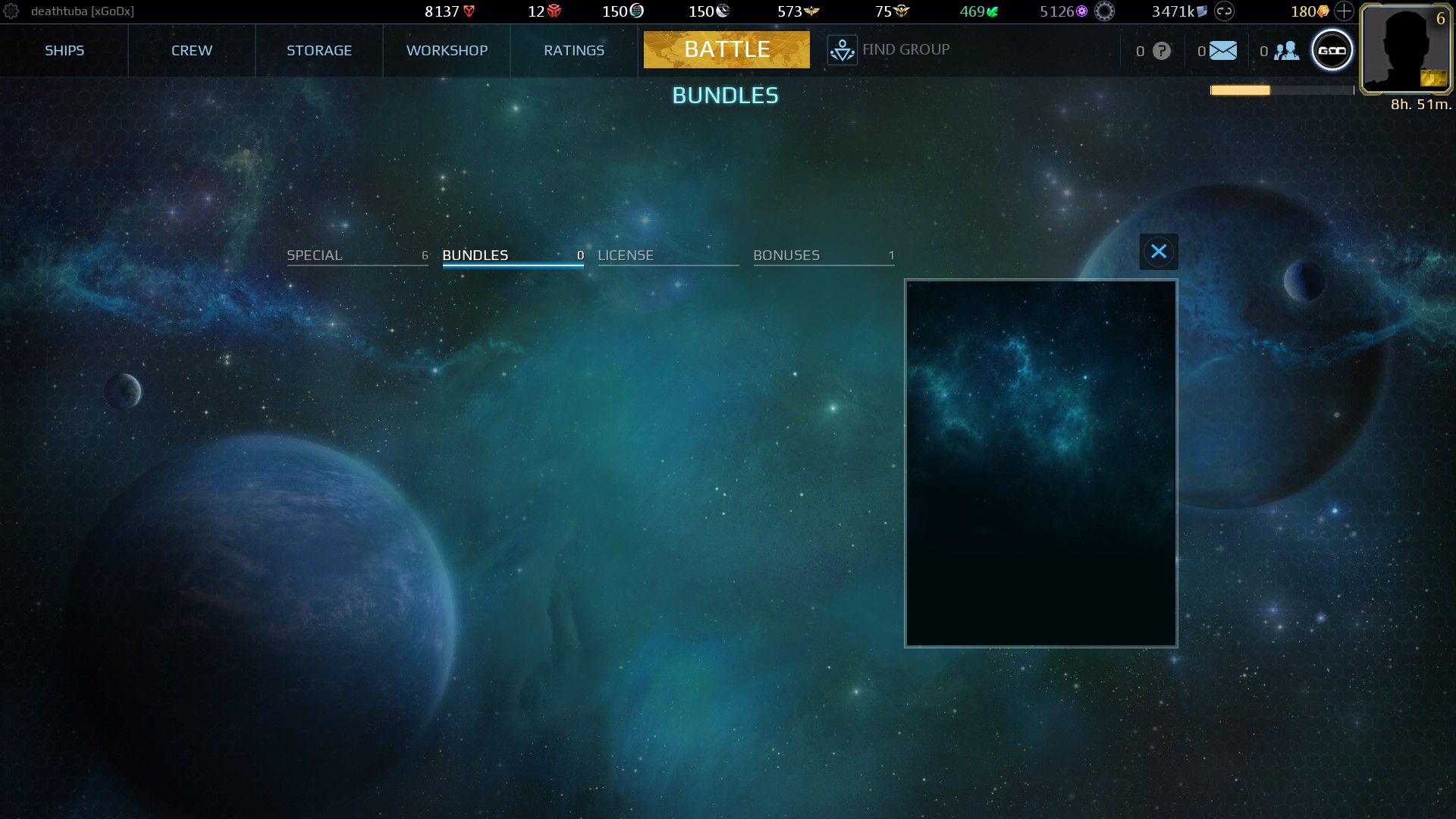Open the Ships menu
Image resolution: width=1456 pixels, height=819 pixels.
point(64,51)
